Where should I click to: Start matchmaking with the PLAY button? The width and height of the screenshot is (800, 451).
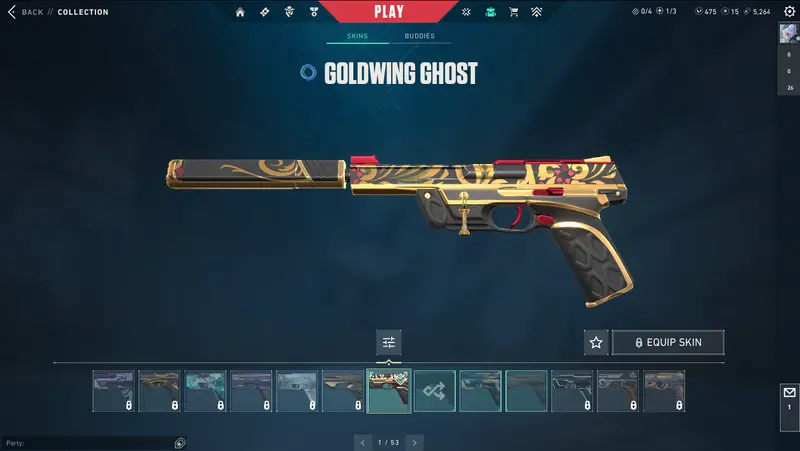point(389,12)
